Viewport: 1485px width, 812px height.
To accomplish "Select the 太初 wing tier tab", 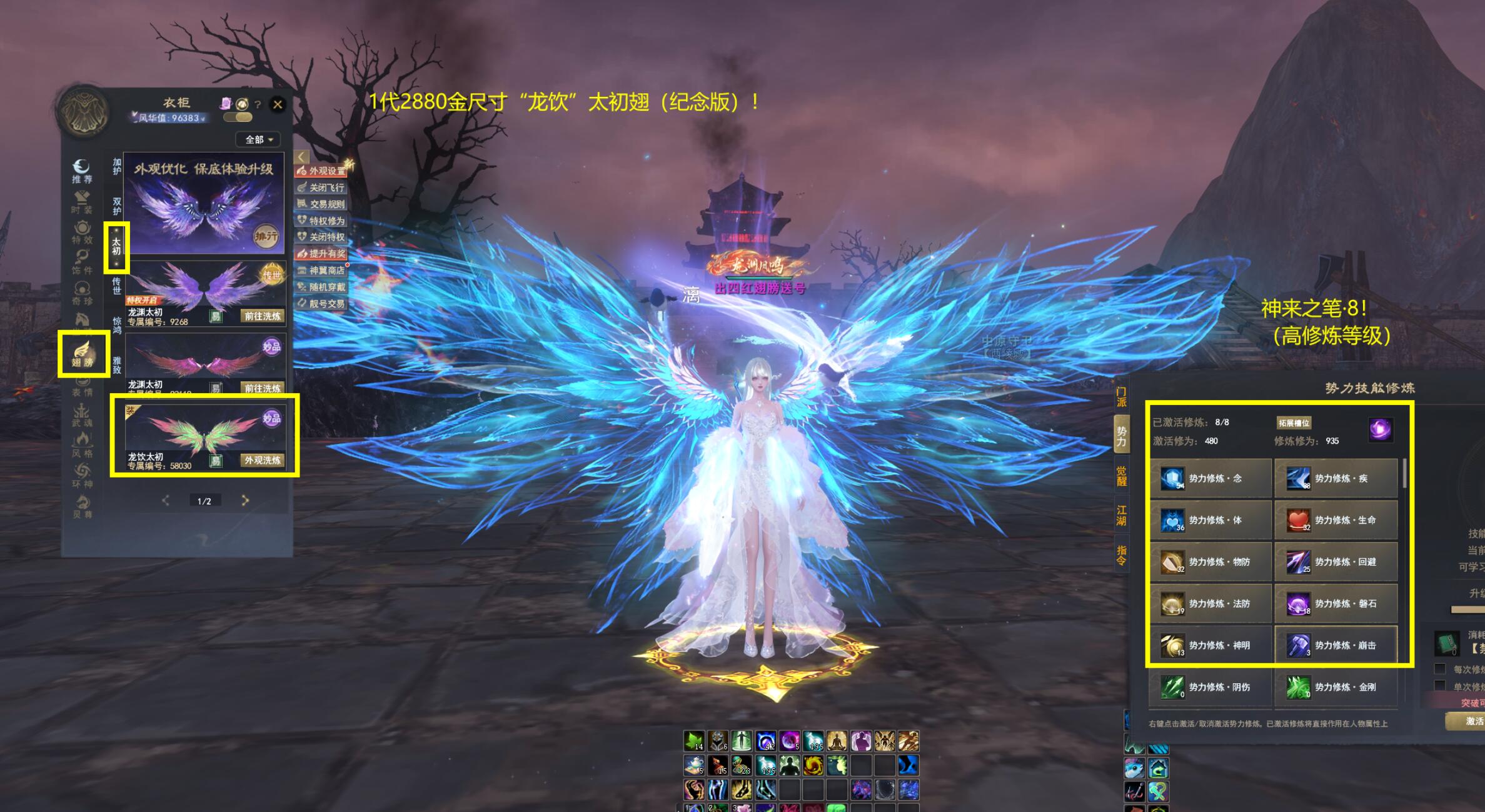I will [x=116, y=246].
